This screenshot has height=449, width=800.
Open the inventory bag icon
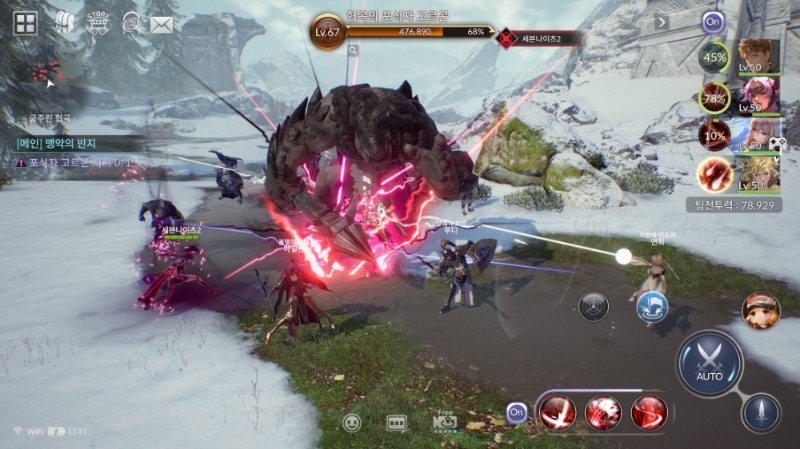pos(64,22)
